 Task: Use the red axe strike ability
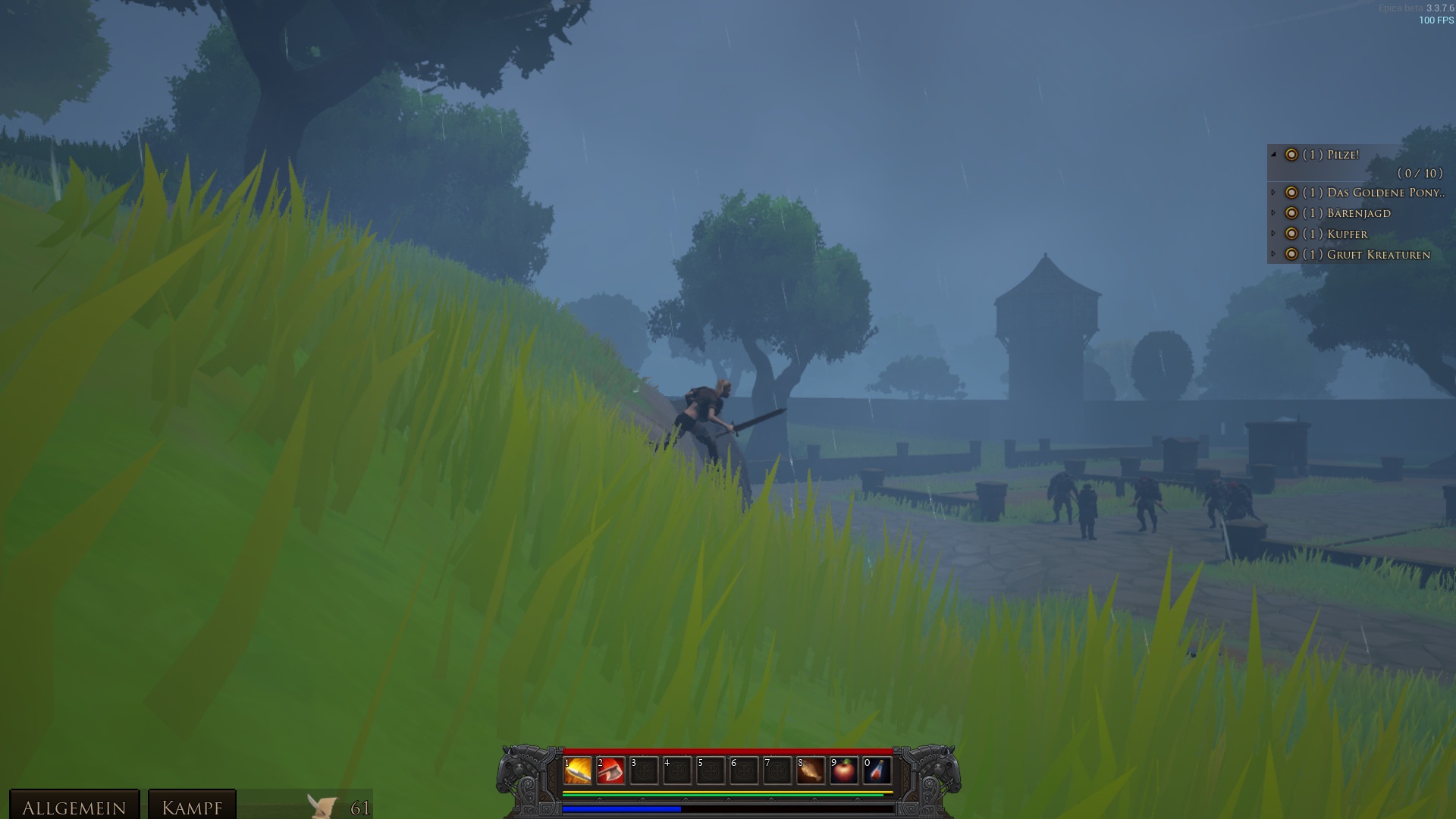(x=610, y=771)
